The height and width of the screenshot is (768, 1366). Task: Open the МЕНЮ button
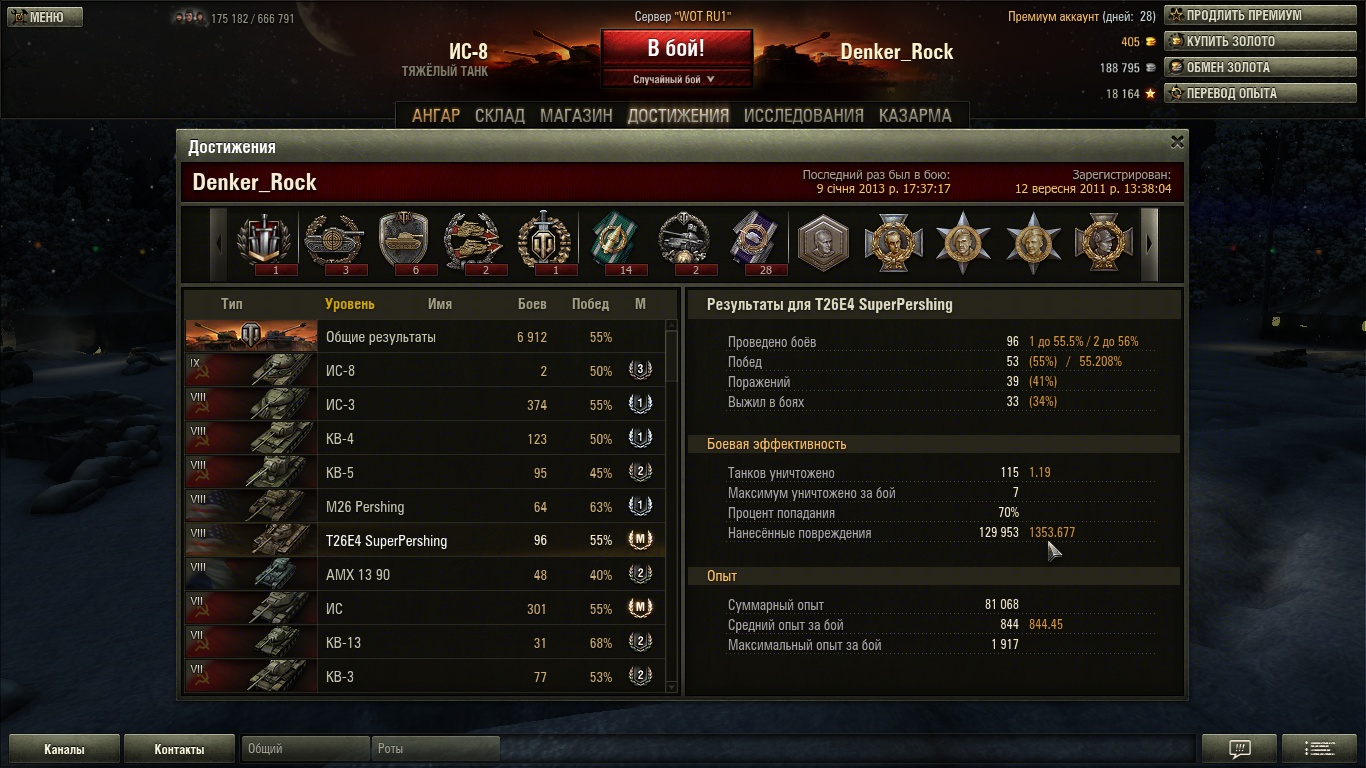(x=45, y=17)
